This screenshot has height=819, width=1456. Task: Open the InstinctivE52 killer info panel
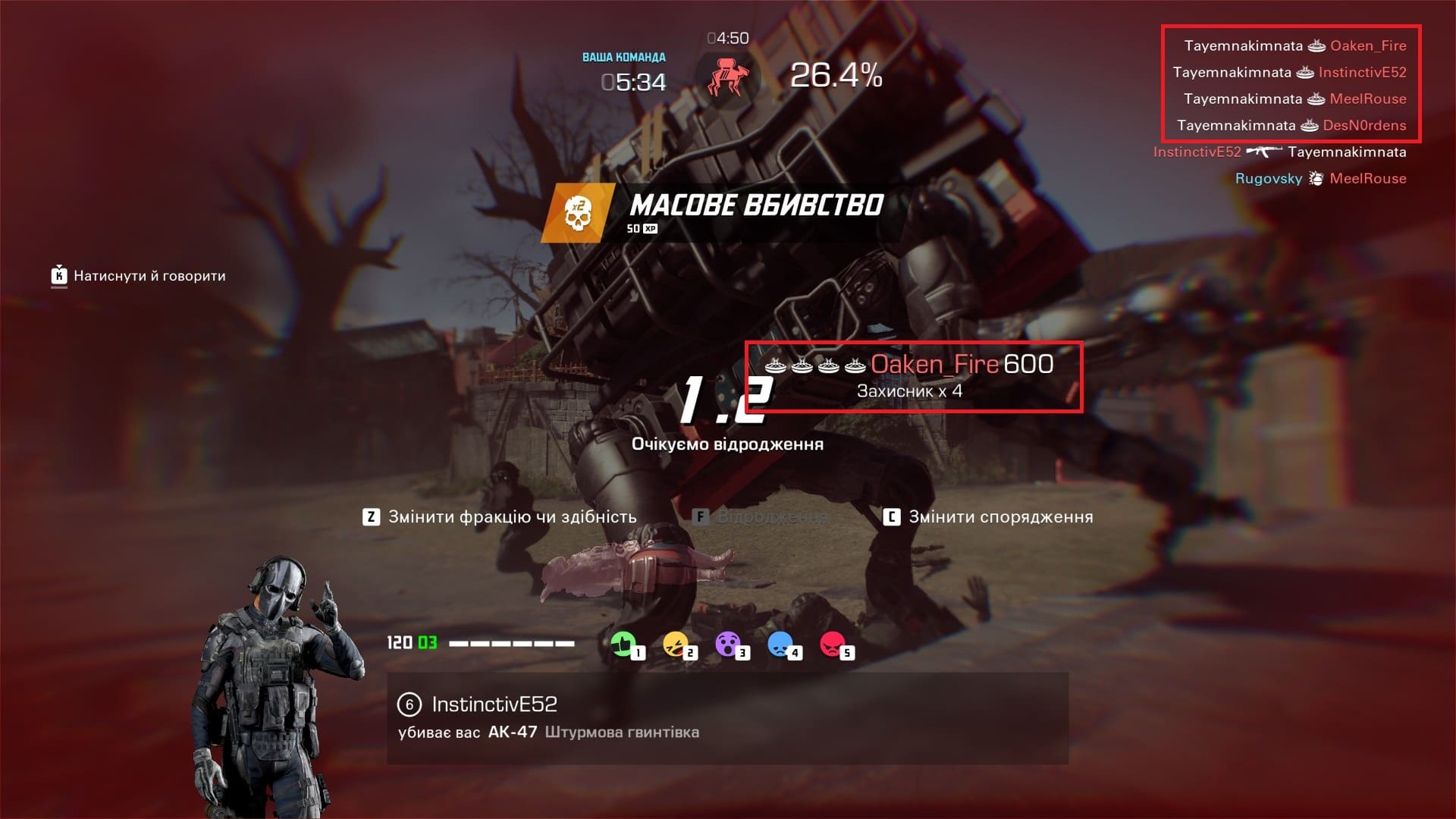click(726, 717)
